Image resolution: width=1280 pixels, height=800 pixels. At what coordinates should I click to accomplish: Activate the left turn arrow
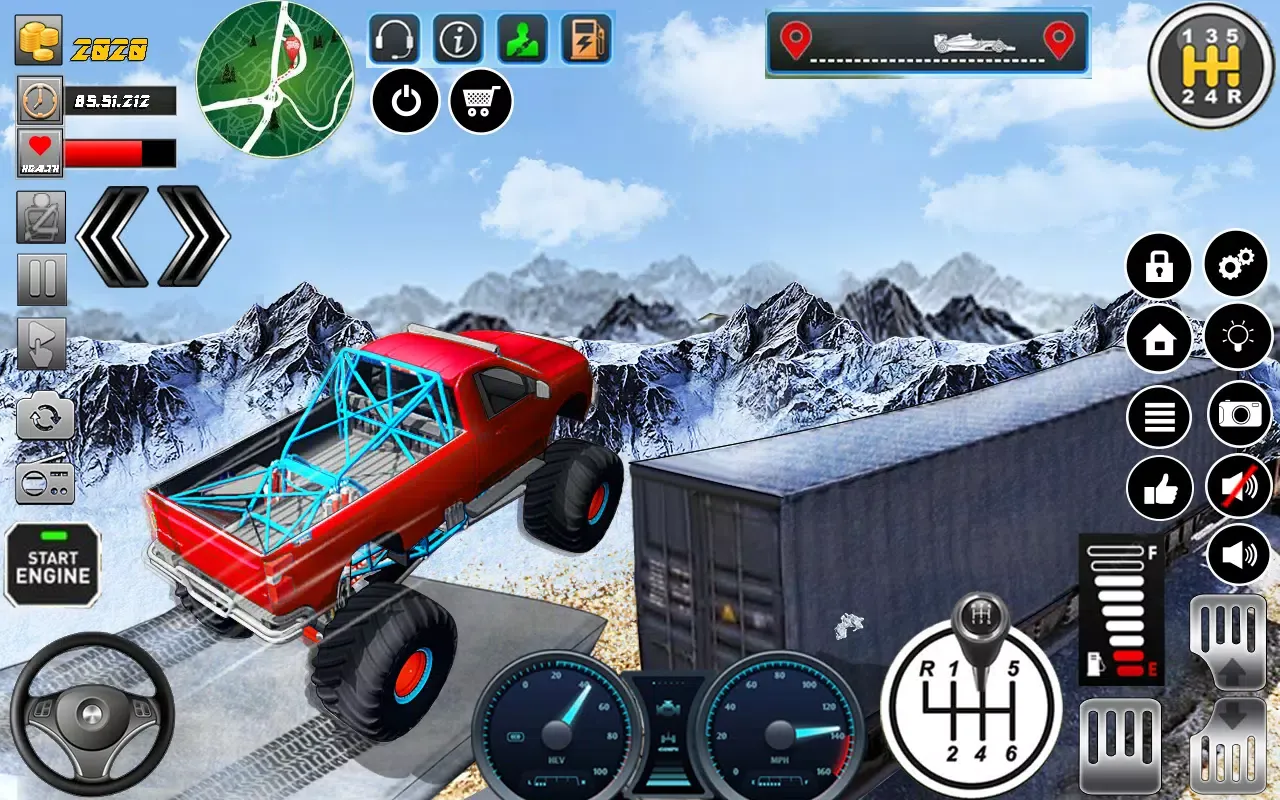pos(112,236)
